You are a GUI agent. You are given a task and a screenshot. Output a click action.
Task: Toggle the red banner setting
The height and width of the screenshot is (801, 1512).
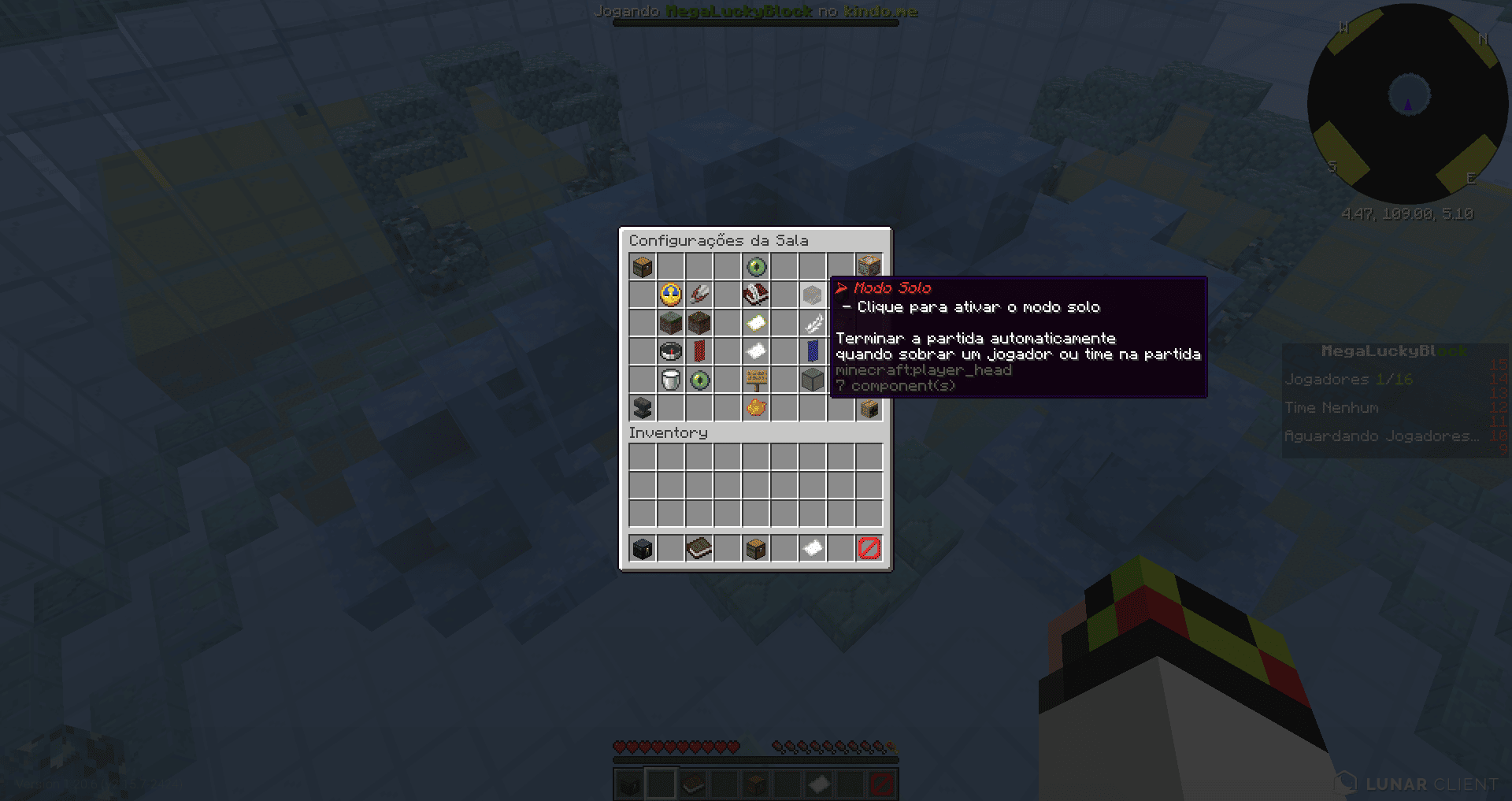[699, 352]
